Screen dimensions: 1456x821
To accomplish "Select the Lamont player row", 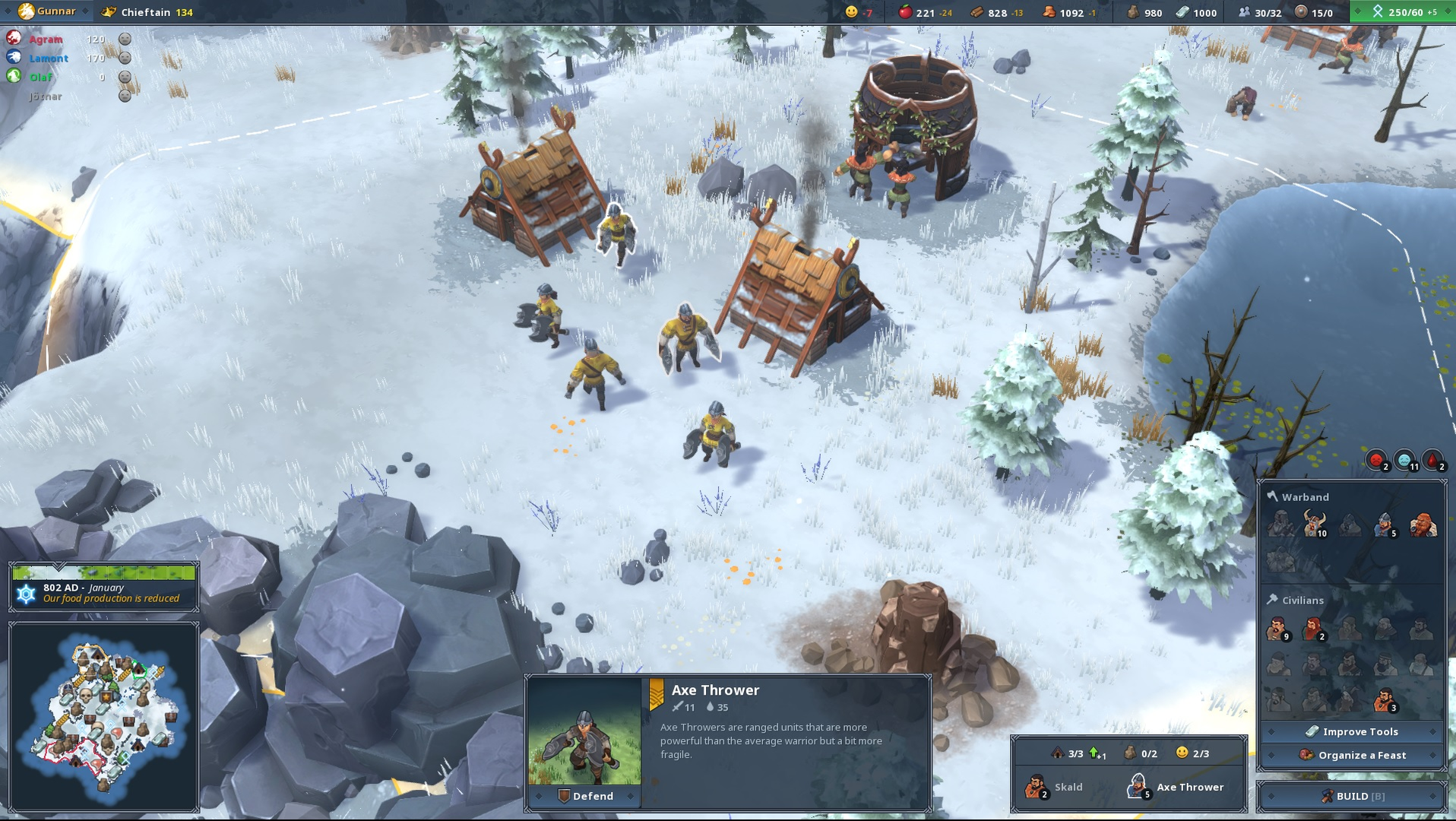I will click(x=49, y=58).
